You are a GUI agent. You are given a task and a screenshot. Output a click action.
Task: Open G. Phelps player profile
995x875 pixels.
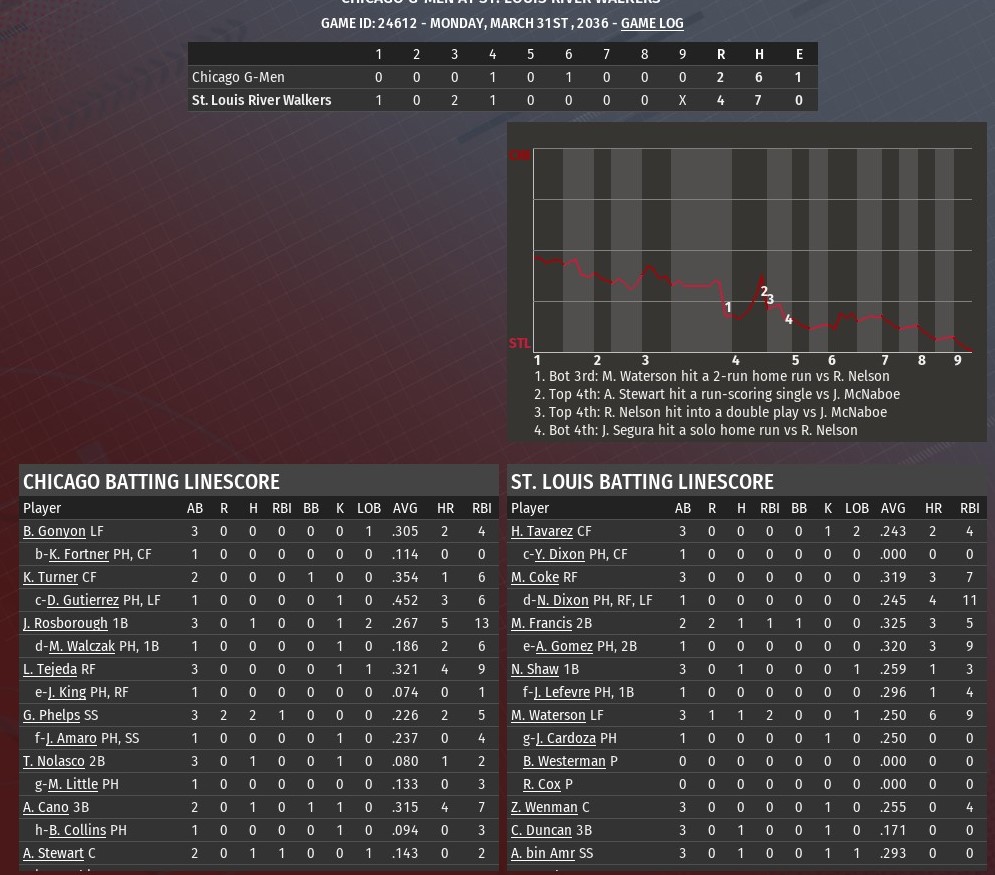tap(51, 715)
